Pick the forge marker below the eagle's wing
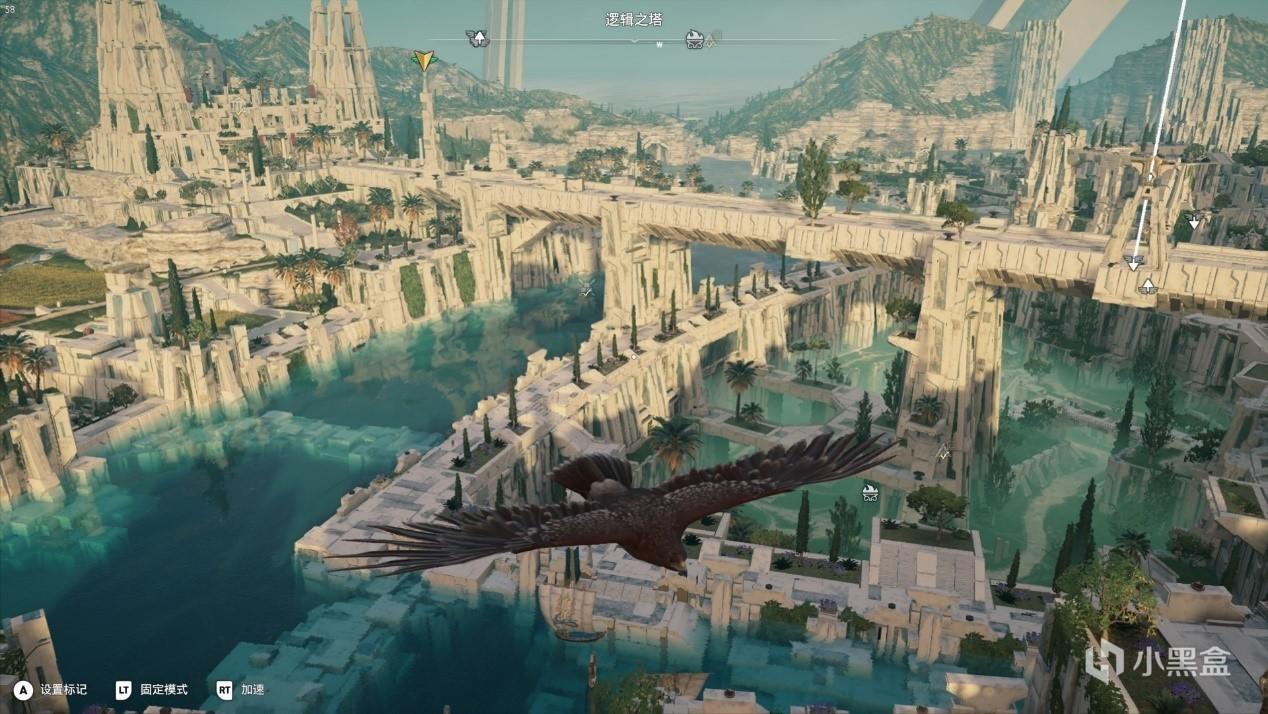Image resolution: width=1268 pixels, height=714 pixels. click(870, 491)
